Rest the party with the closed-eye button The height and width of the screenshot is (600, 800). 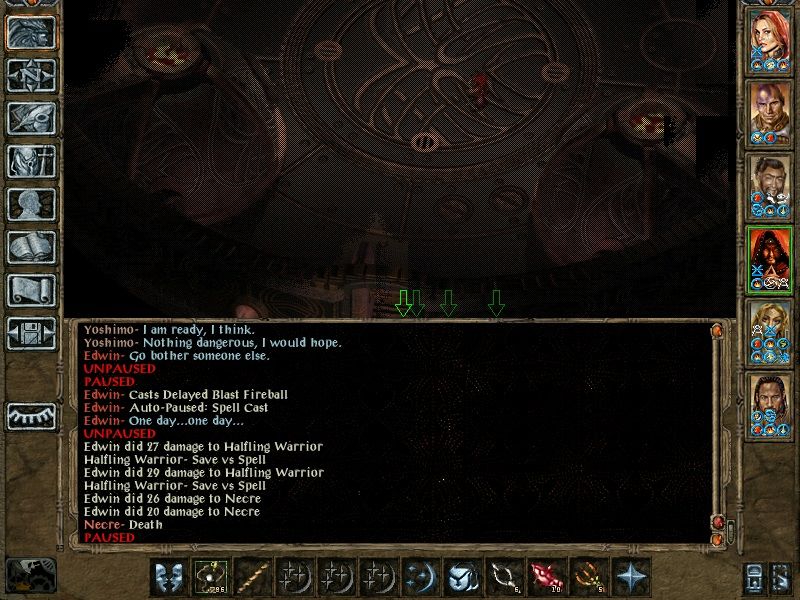(x=32, y=415)
